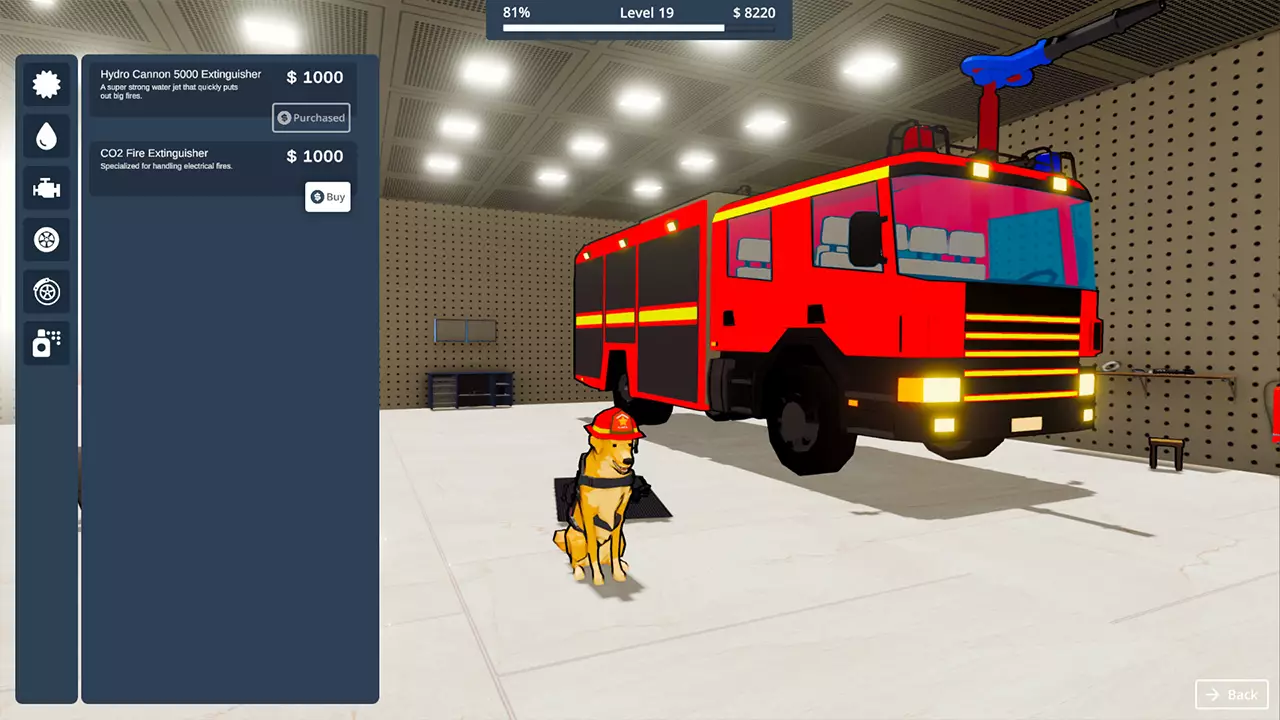Click the Purchased button on Hydro Cannon 5000
The width and height of the screenshot is (1280, 720).
point(310,117)
